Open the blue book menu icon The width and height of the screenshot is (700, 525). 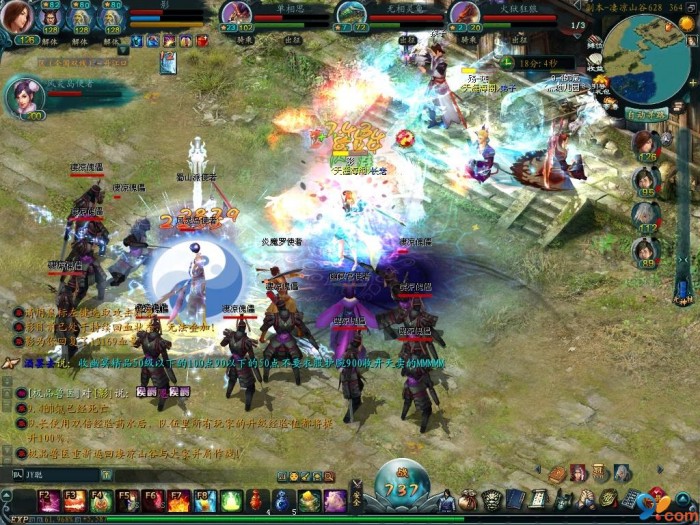pos(515,499)
